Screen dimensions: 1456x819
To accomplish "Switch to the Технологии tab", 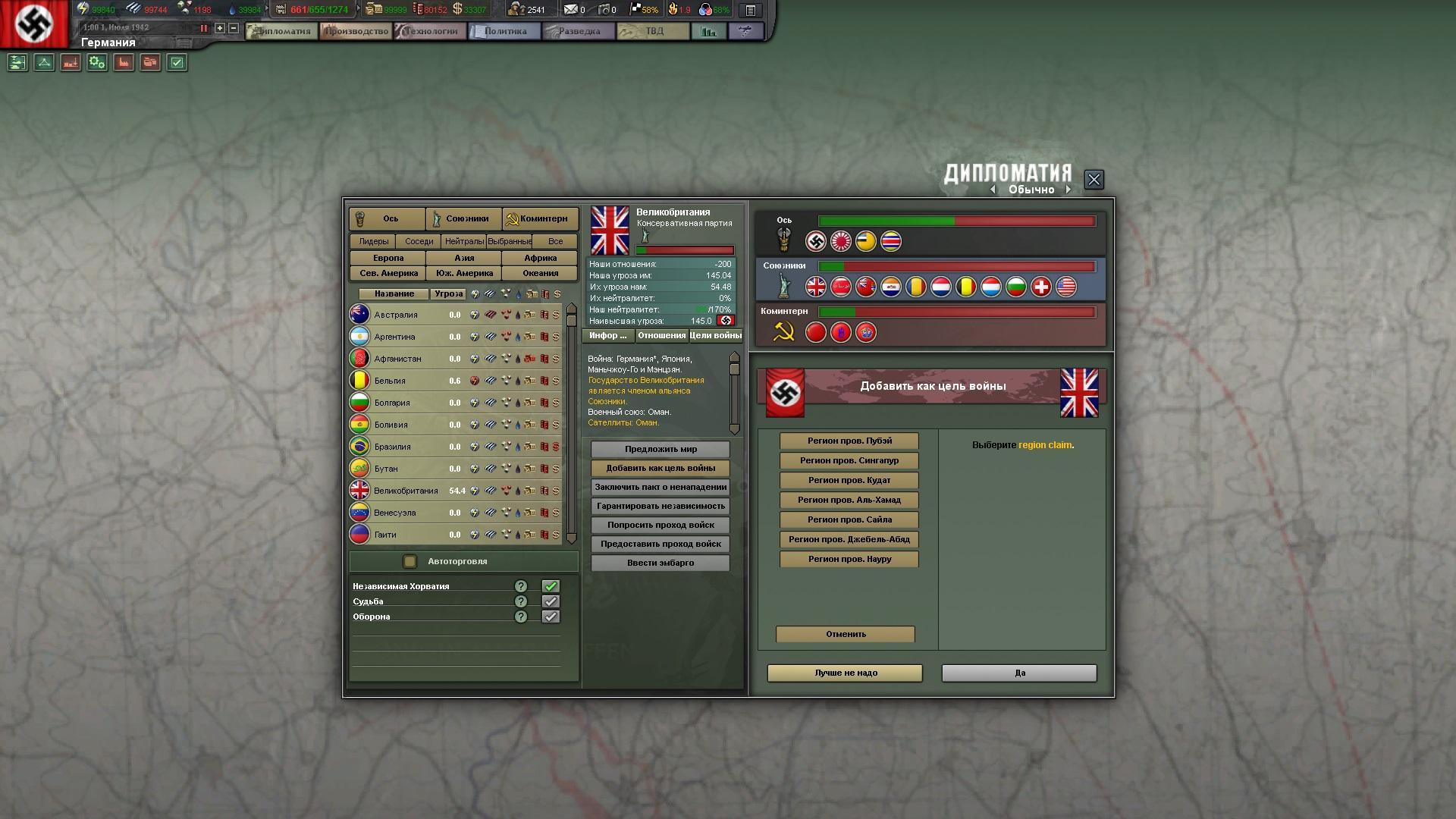I will pos(431,31).
